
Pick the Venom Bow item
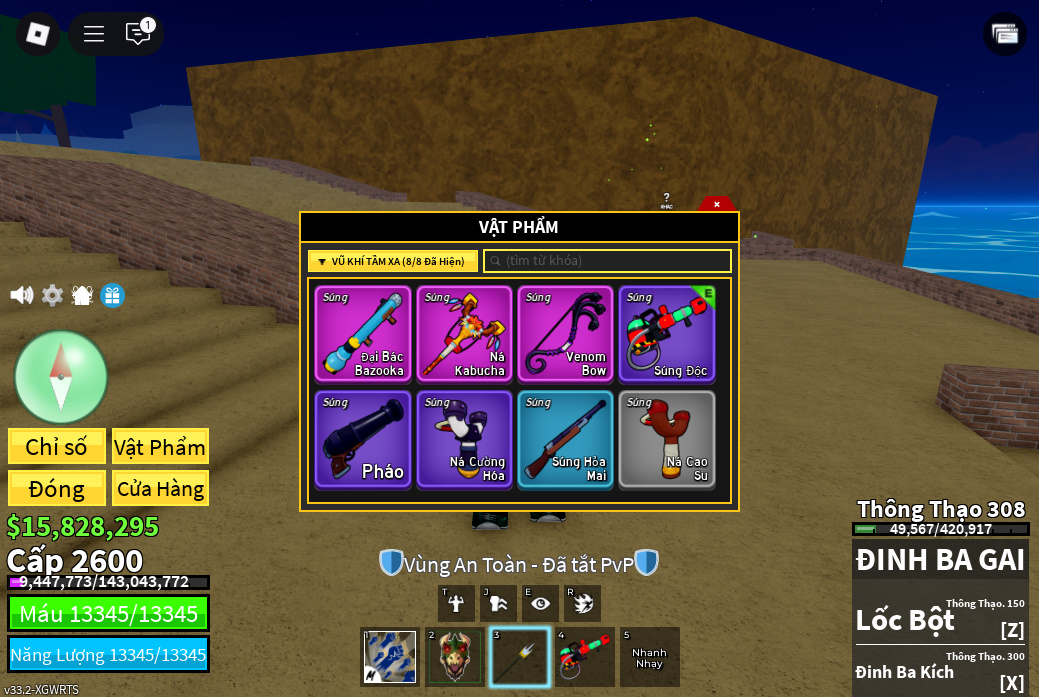[x=565, y=334]
